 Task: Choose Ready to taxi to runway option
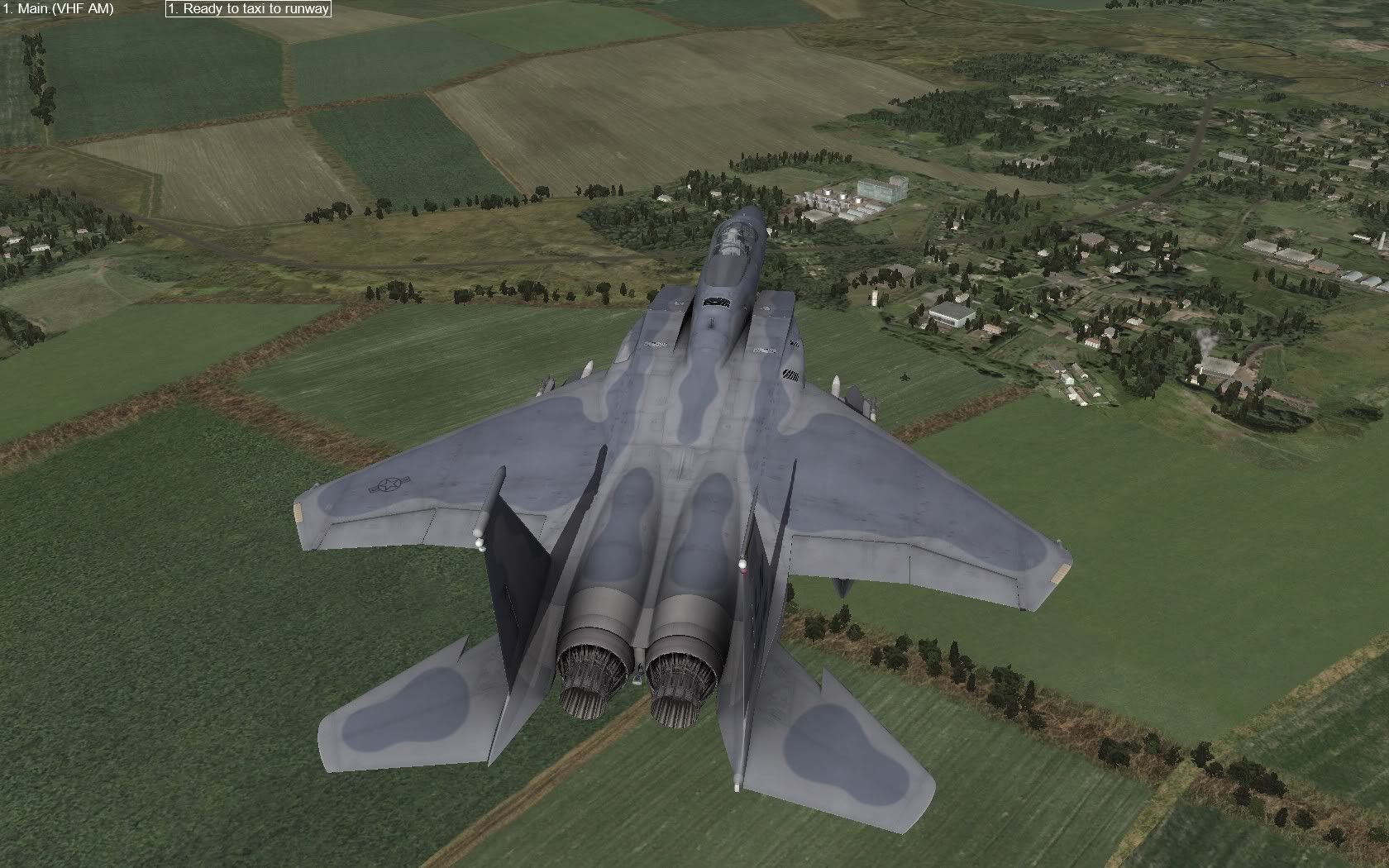coord(248,9)
